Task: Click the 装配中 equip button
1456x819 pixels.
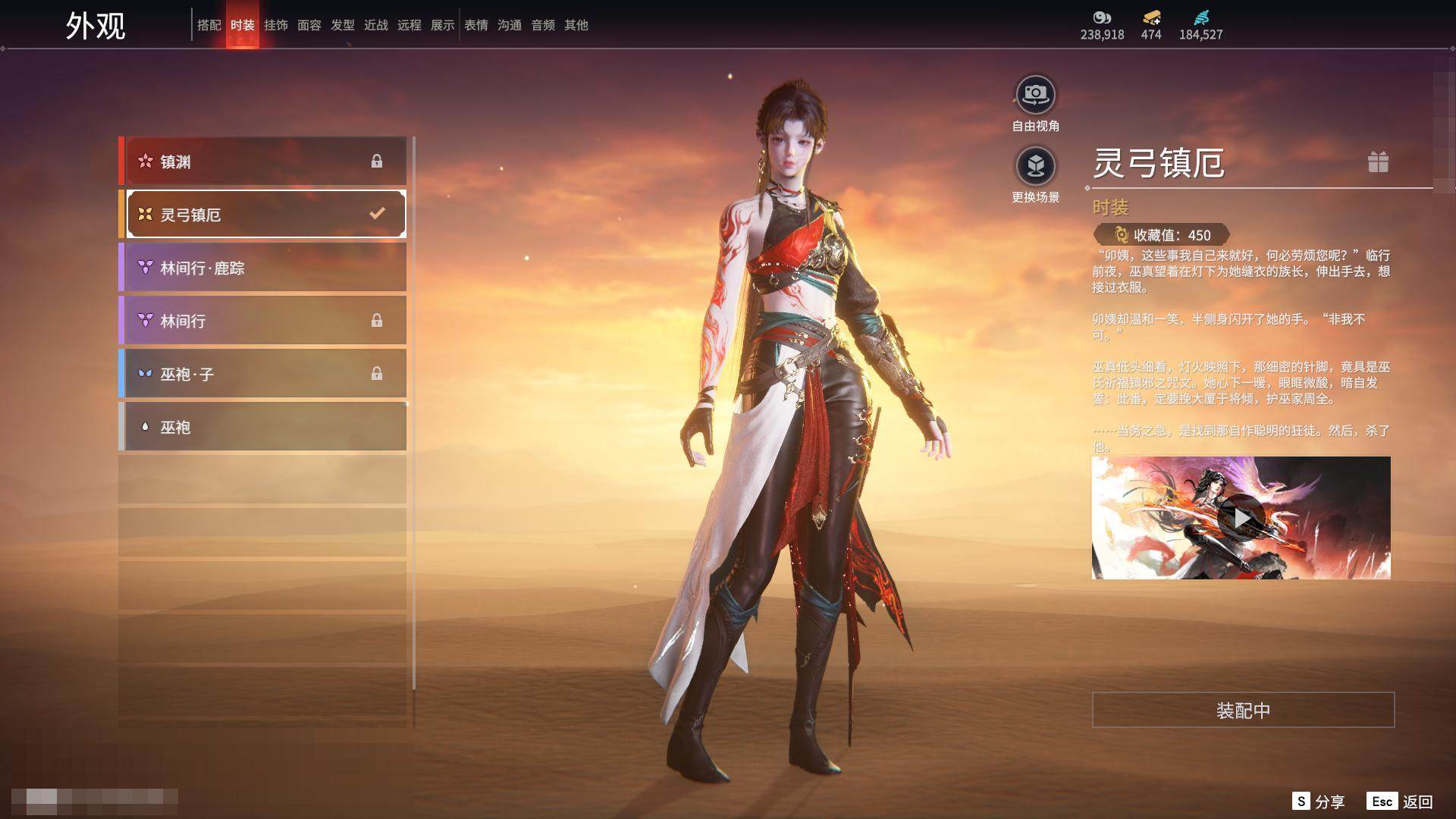Action: pos(1243,710)
